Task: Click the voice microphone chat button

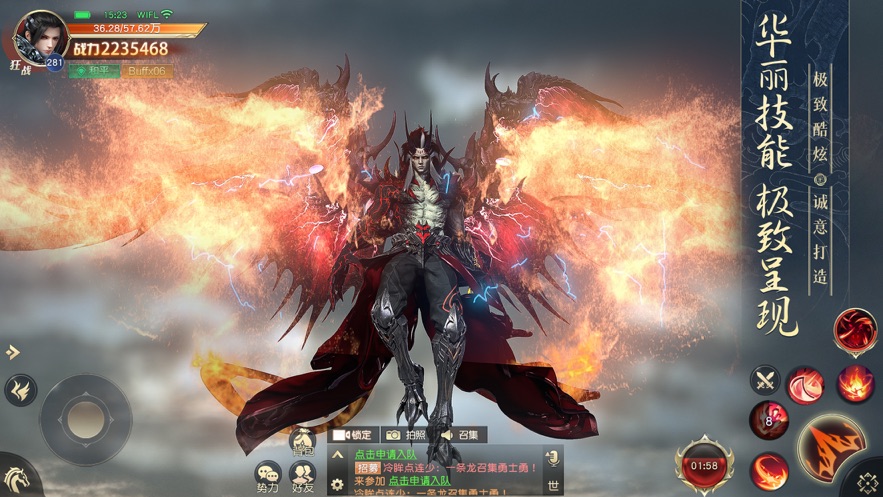Action: [551, 459]
